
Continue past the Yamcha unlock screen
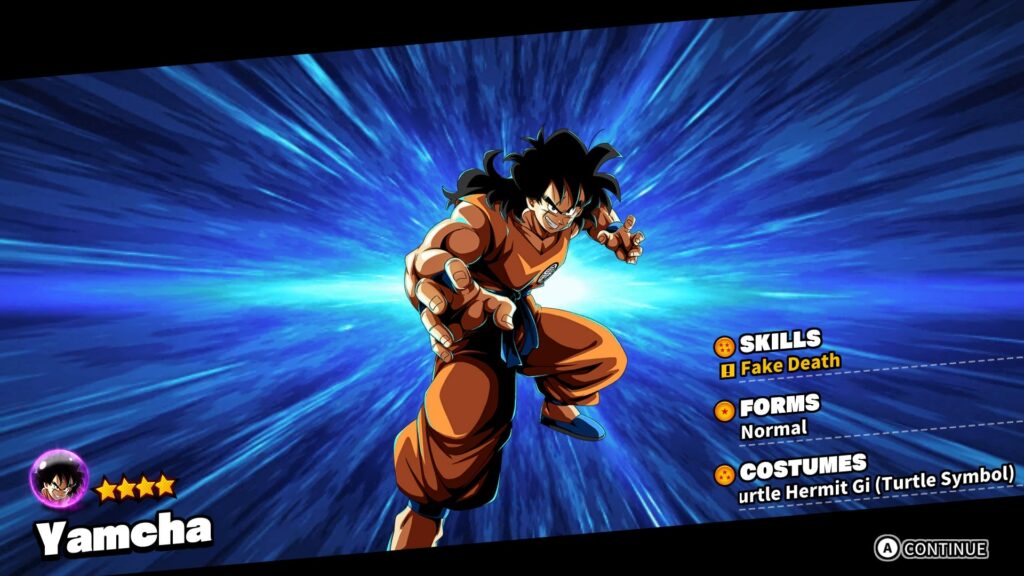[932, 548]
